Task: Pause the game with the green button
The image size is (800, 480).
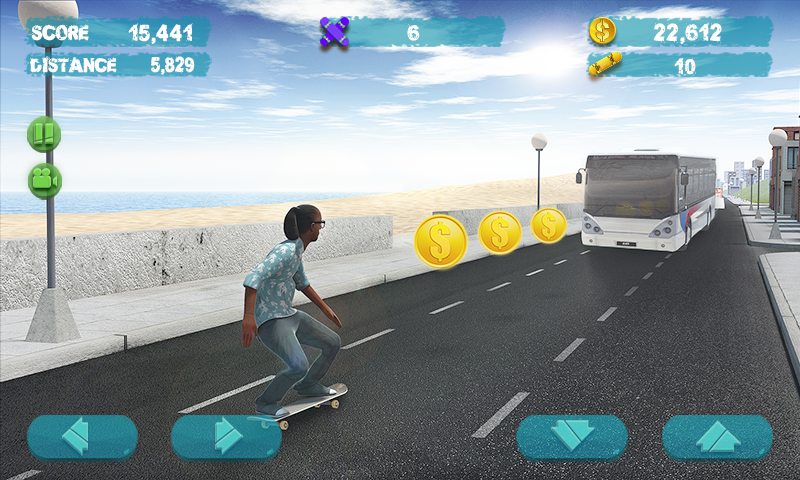Action: [44, 133]
